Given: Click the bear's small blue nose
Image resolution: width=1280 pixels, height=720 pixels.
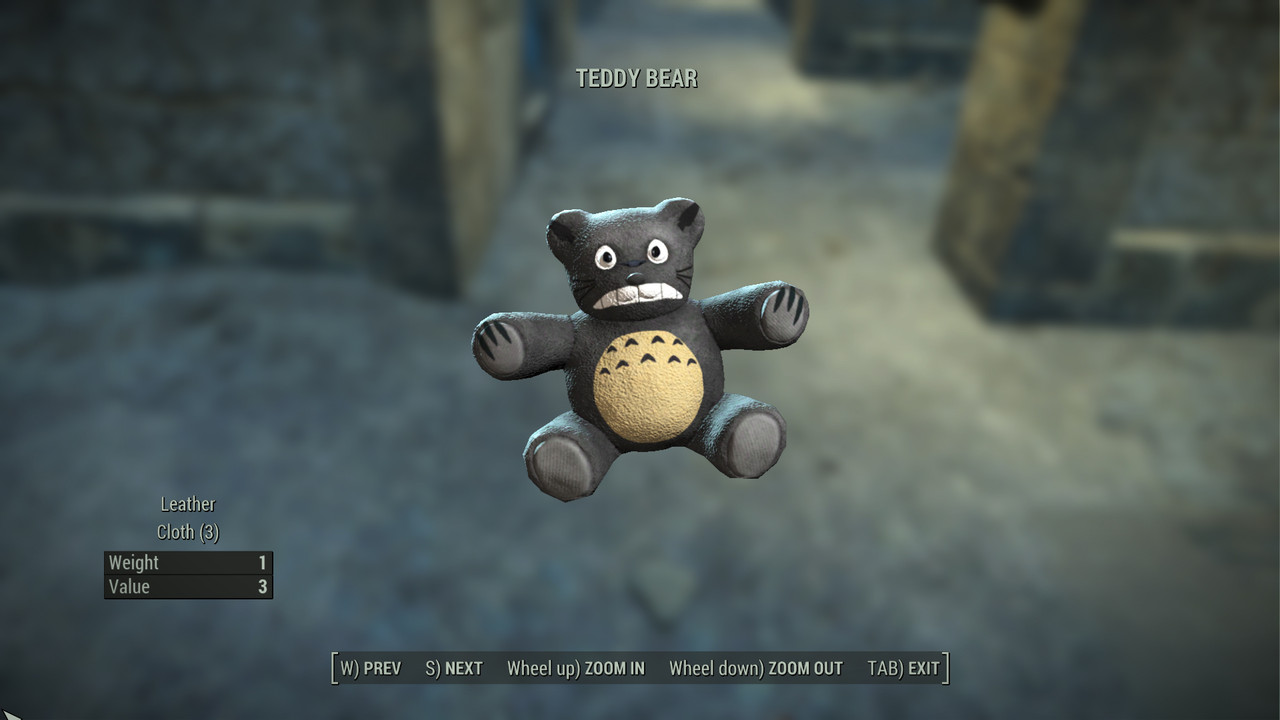Looking at the screenshot, I should pyautogui.click(x=634, y=263).
